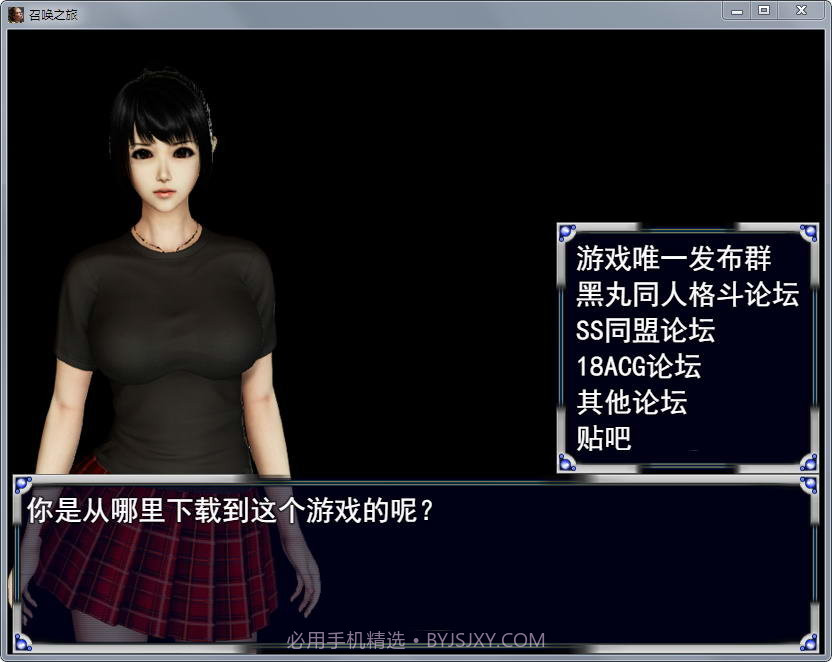Choose the 游戏唯一发布群 option
Screen dimensions: 832x662
pyautogui.click(x=674, y=259)
